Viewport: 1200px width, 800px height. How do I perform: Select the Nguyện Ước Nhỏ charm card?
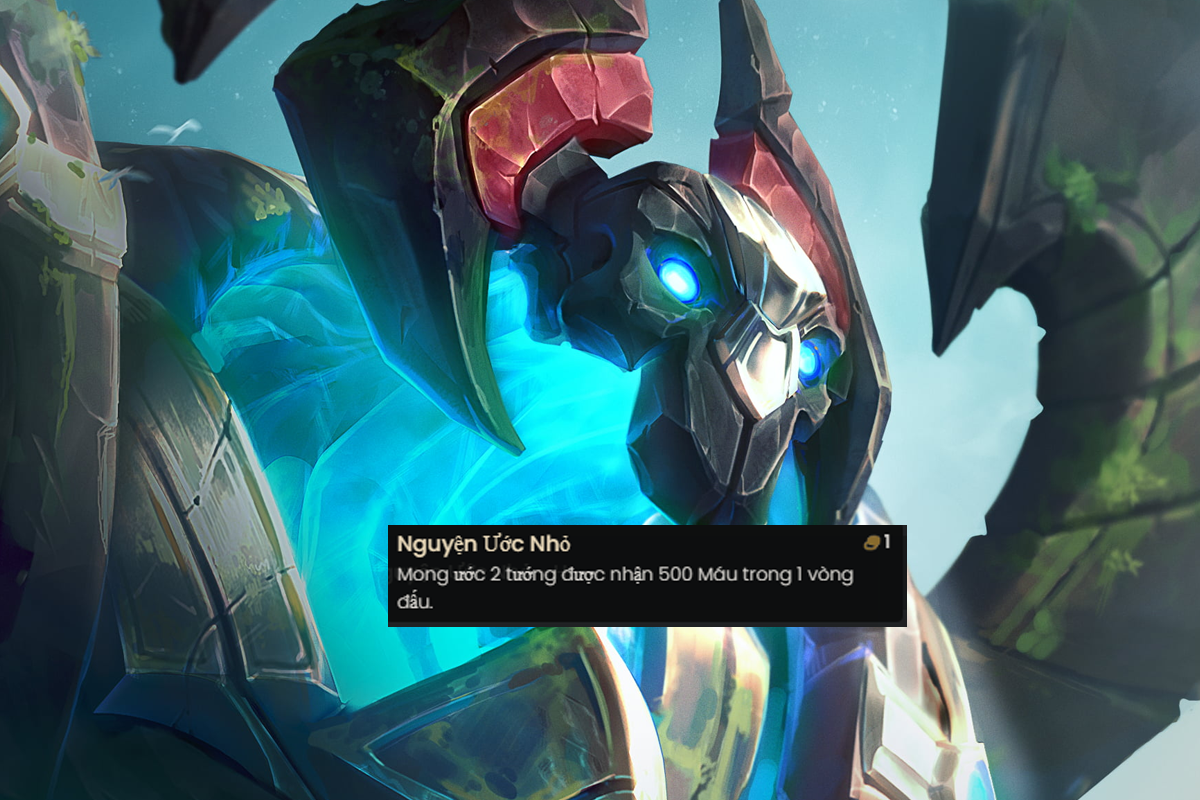coord(646,575)
